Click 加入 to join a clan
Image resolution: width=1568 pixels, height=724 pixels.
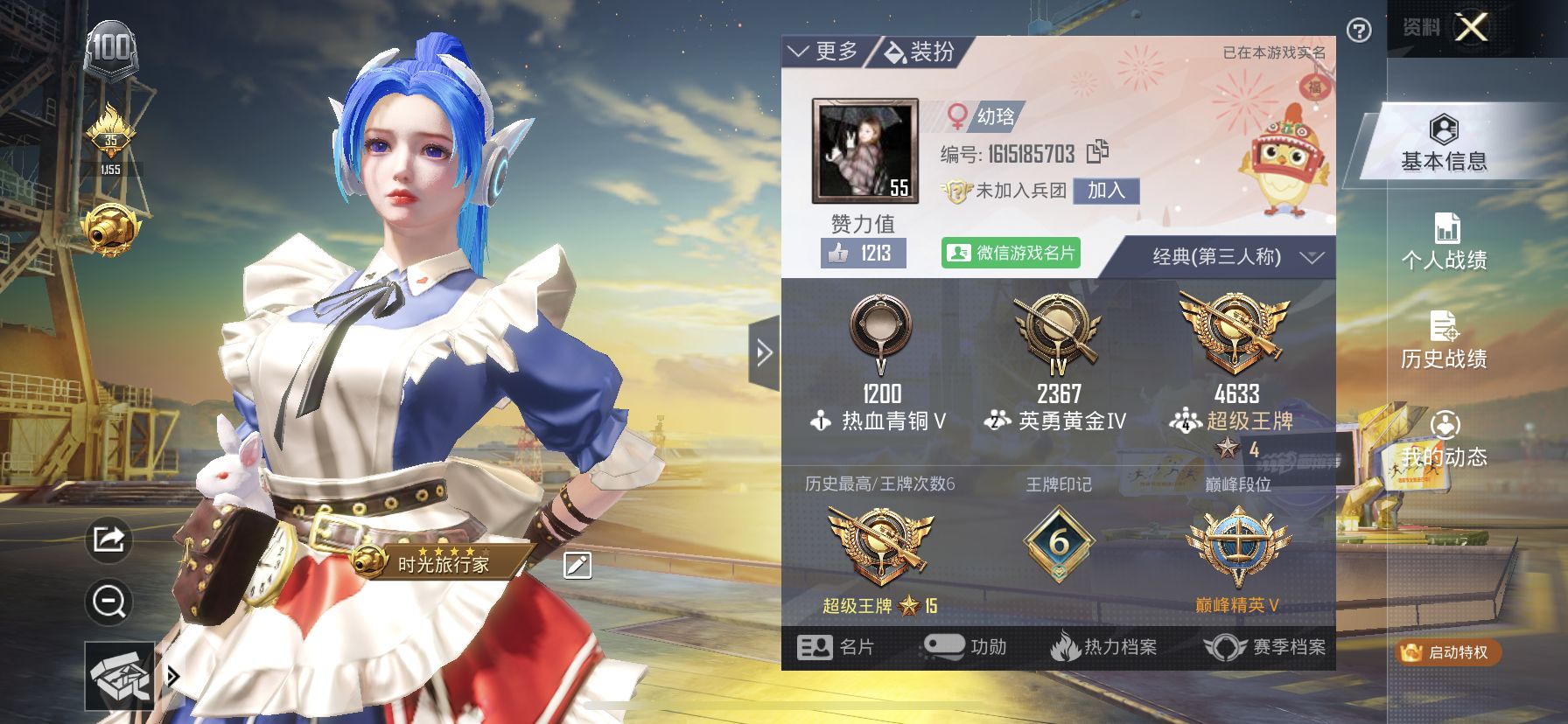(1106, 191)
